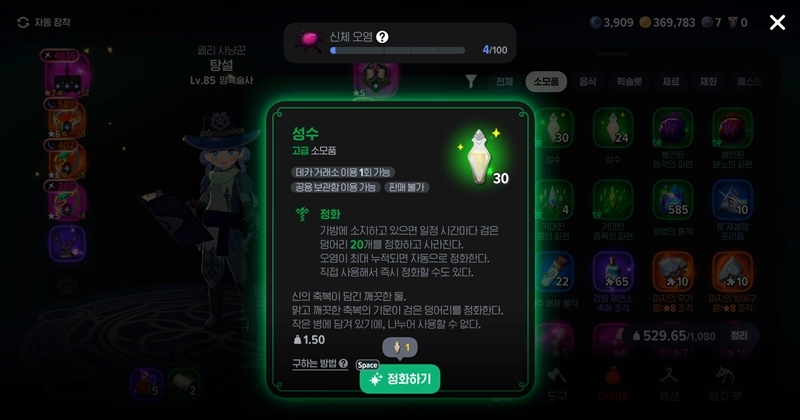Open the 신체 오염 help question mark
This screenshot has height=420, width=800.
[x=382, y=37]
